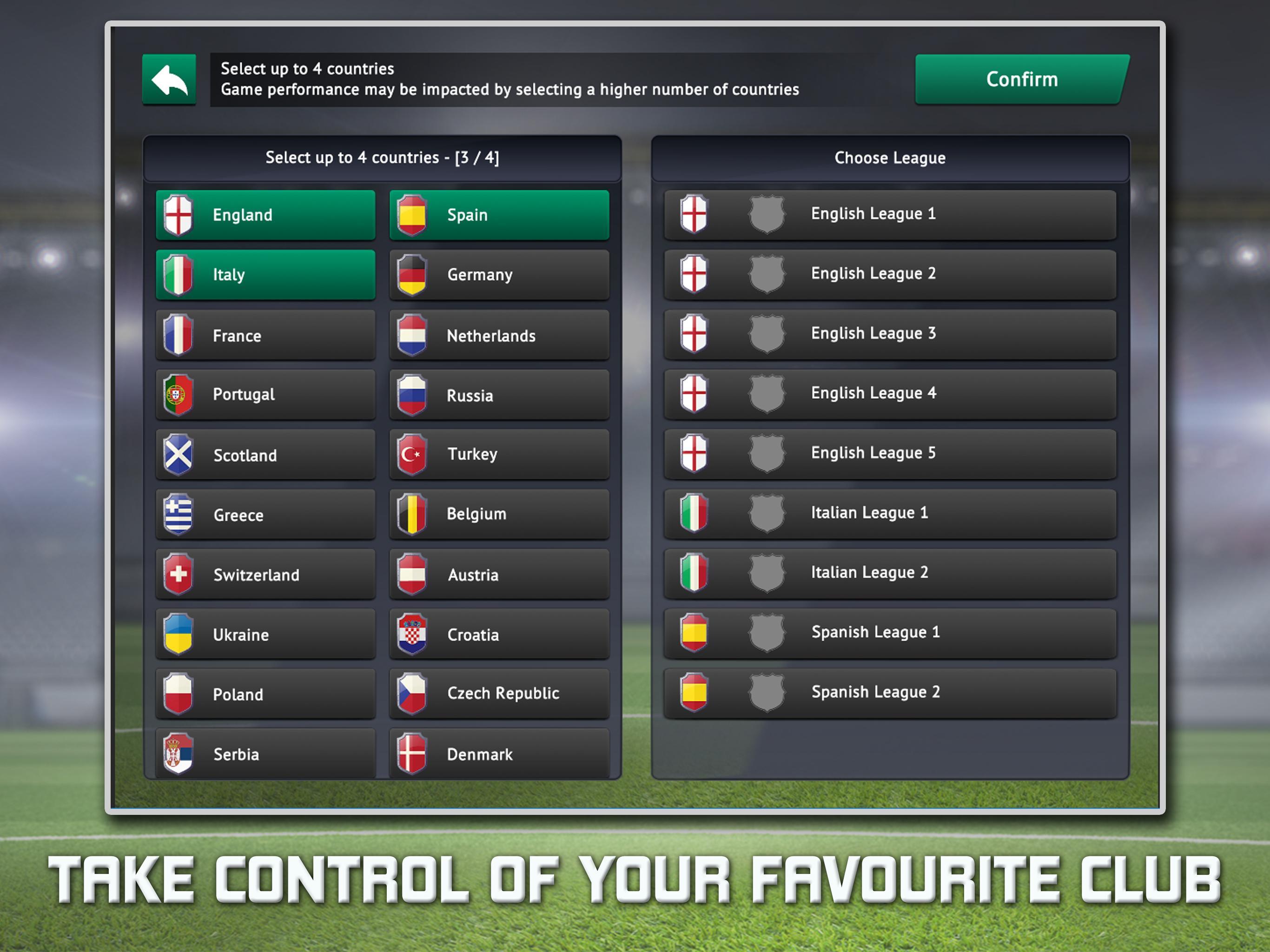Click the England cross flag shield icon
The height and width of the screenshot is (952, 1270).
tap(178, 215)
